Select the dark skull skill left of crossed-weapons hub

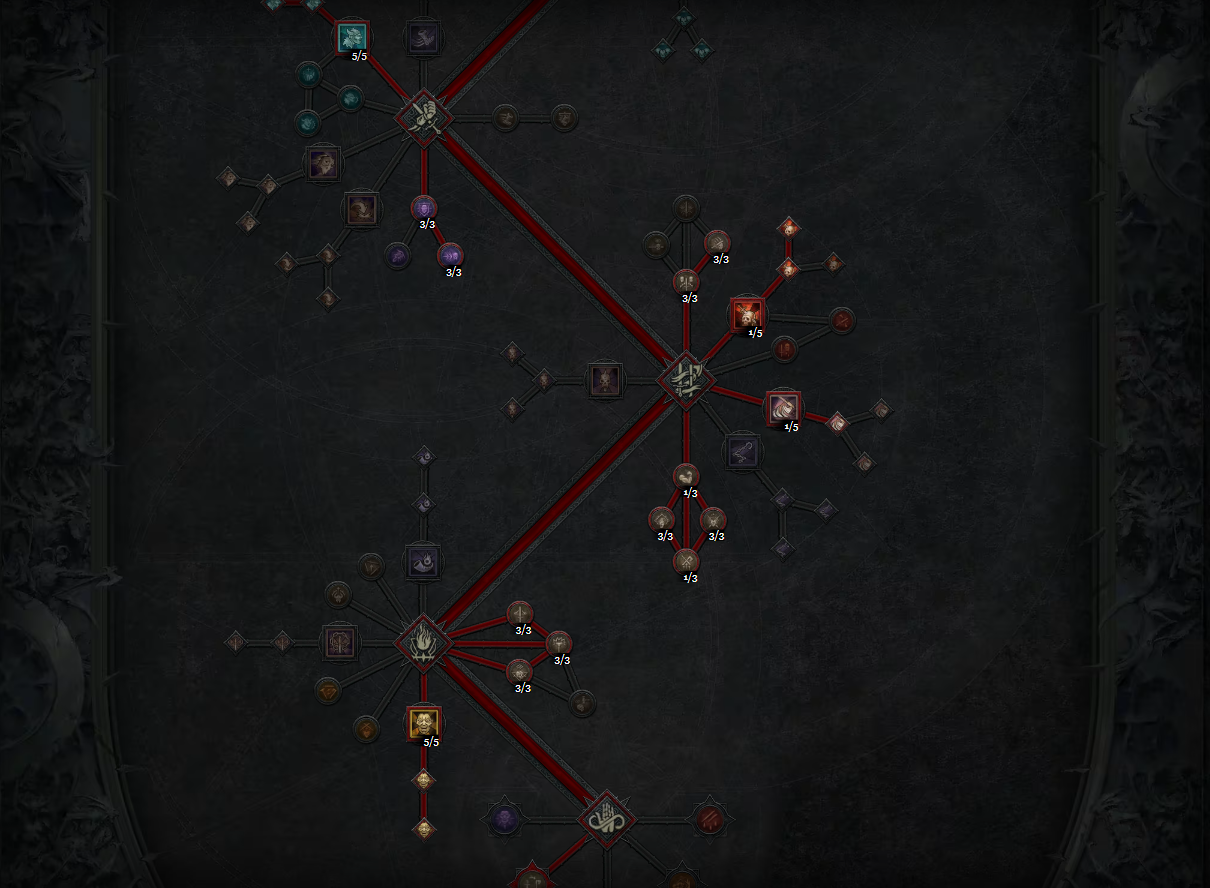point(604,380)
